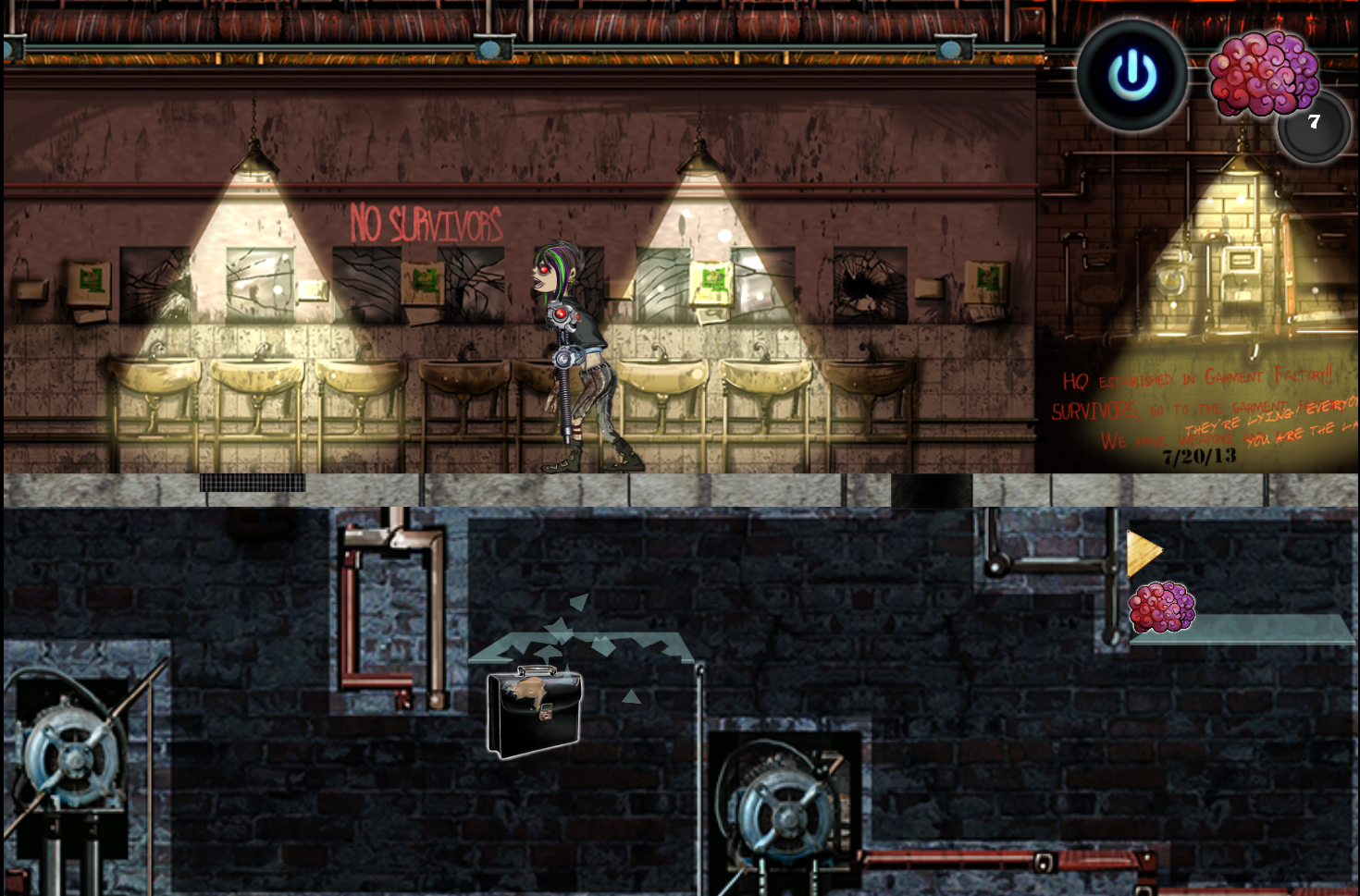This screenshot has width=1360, height=896.
Task: Click the blue power button
Action: tap(1132, 75)
